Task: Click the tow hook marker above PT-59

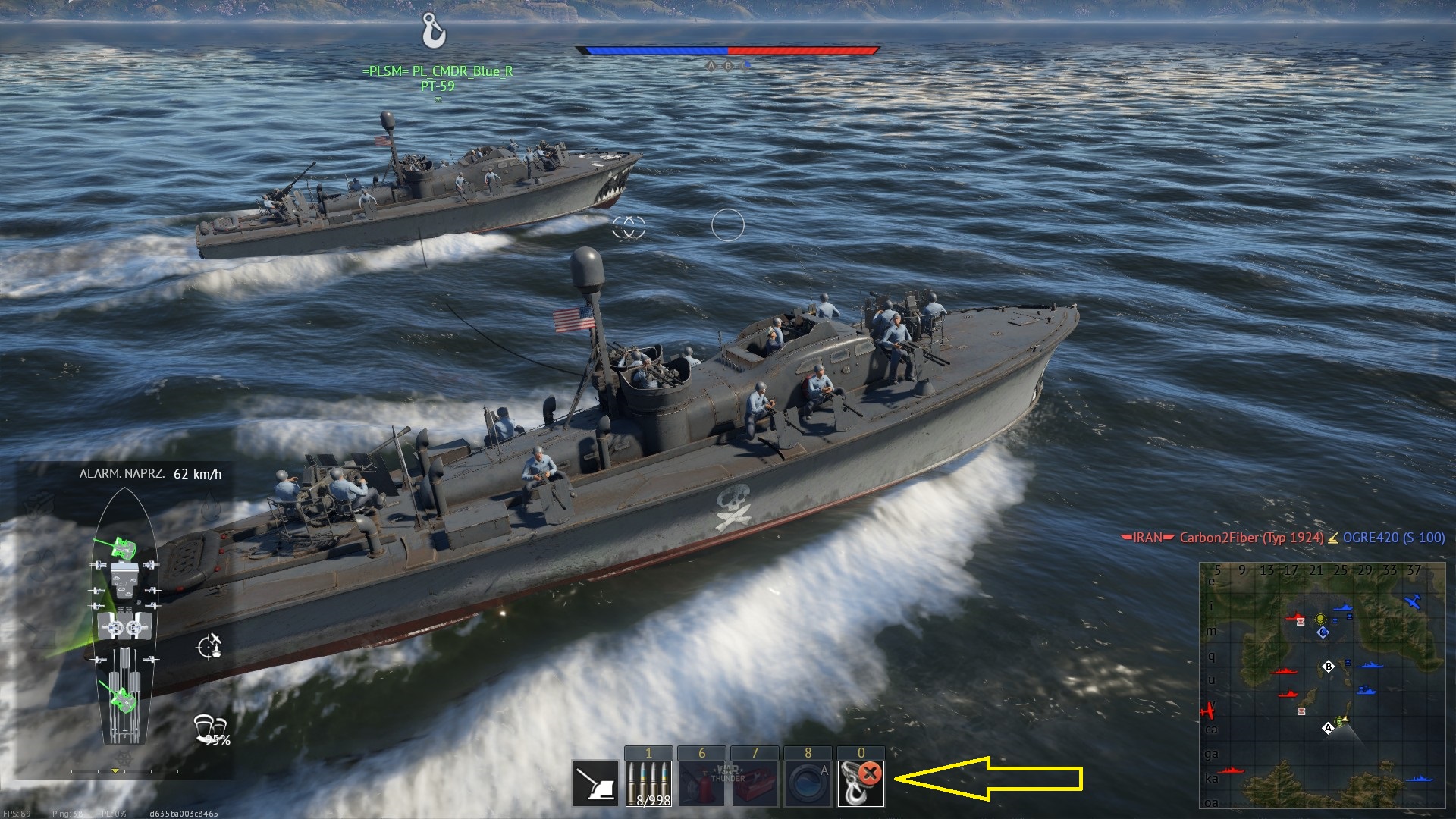Action: pyautogui.click(x=434, y=31)
